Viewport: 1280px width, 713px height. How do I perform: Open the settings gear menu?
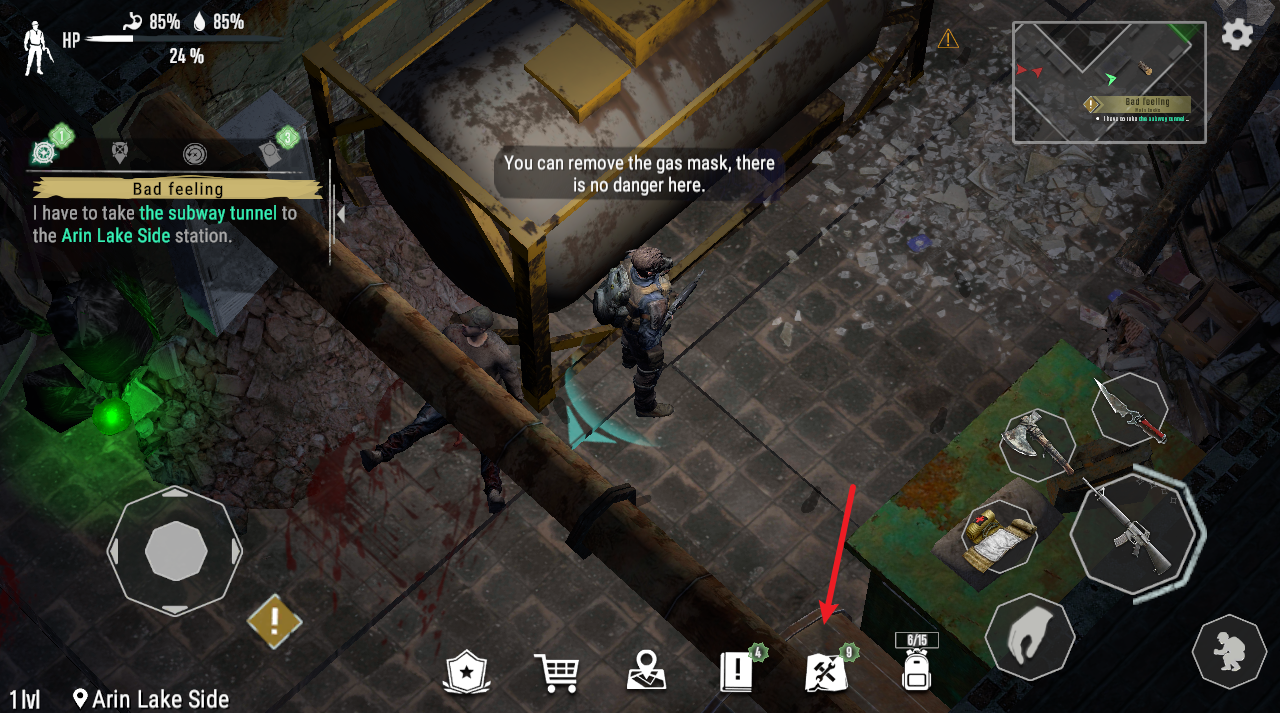[1237, 35]
